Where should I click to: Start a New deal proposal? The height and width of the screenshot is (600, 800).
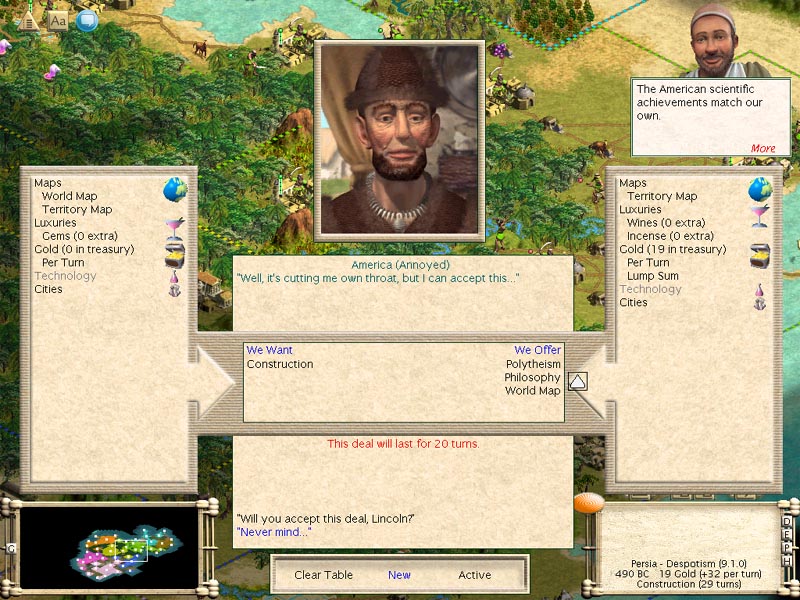[x=399, y=575]
